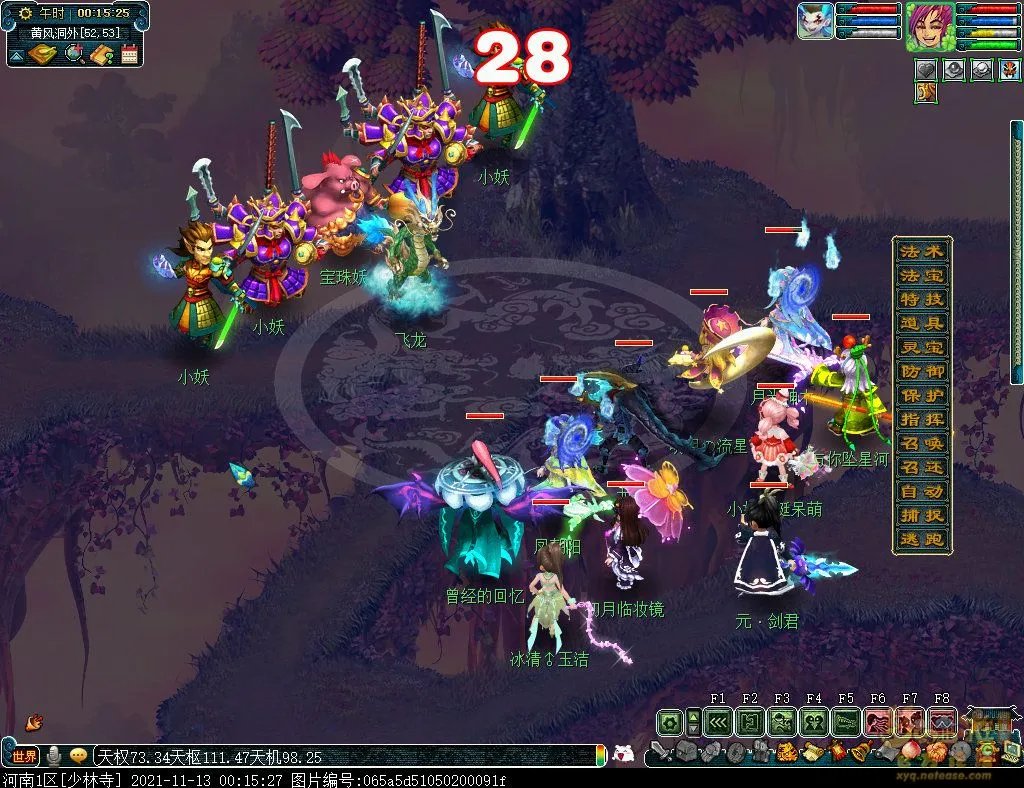Choose the 法宝 battle command

click(921, 275)
